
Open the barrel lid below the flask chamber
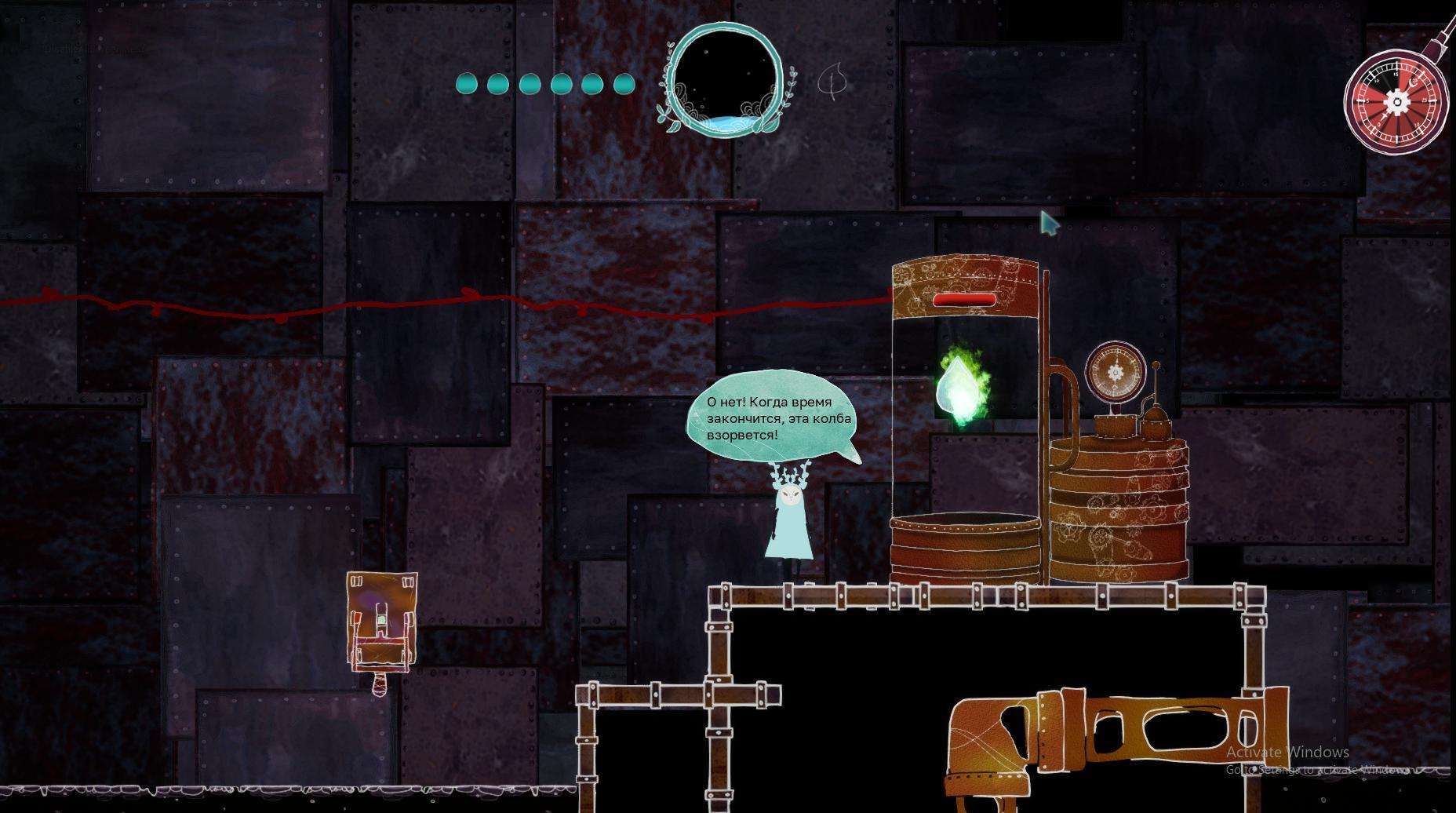pyautogui.click(x=965, y=522)
